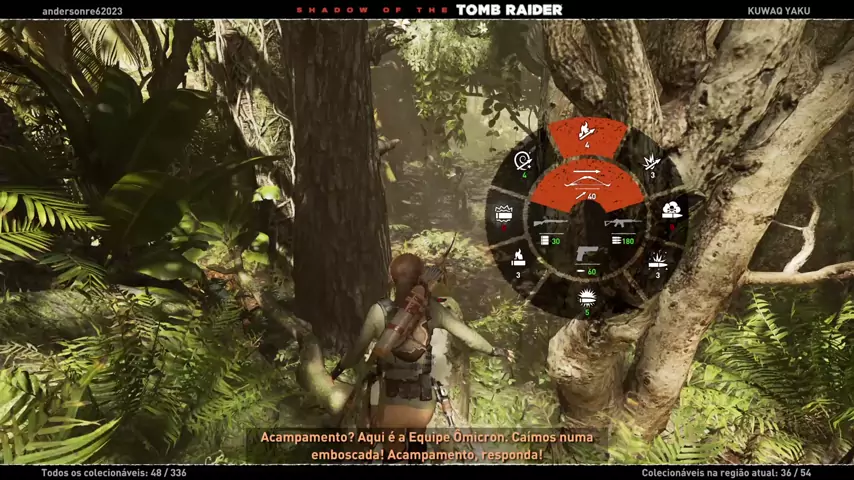Select the crowned shotgun shell ammo
Screen dimensions: 854x480
click(x=503, y=214)
